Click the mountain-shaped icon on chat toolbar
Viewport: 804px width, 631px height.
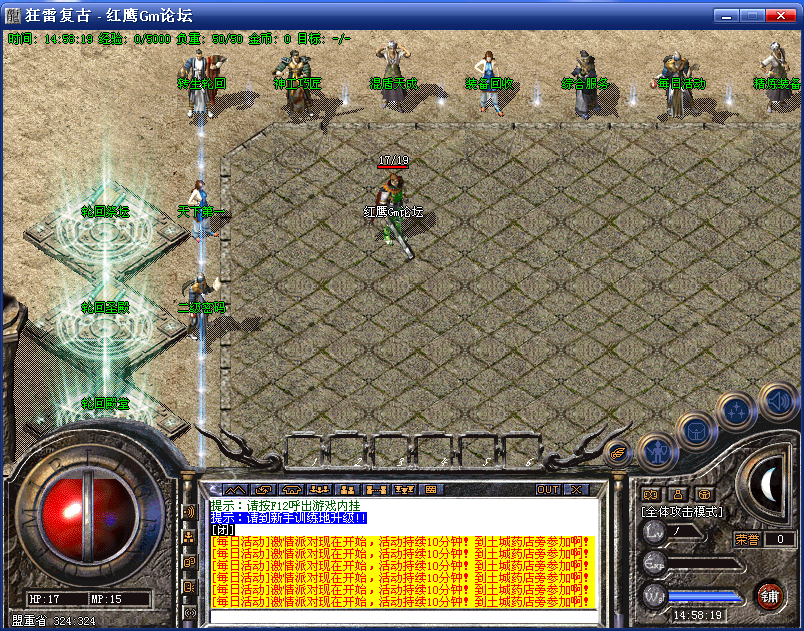click(x=234, y=490)
